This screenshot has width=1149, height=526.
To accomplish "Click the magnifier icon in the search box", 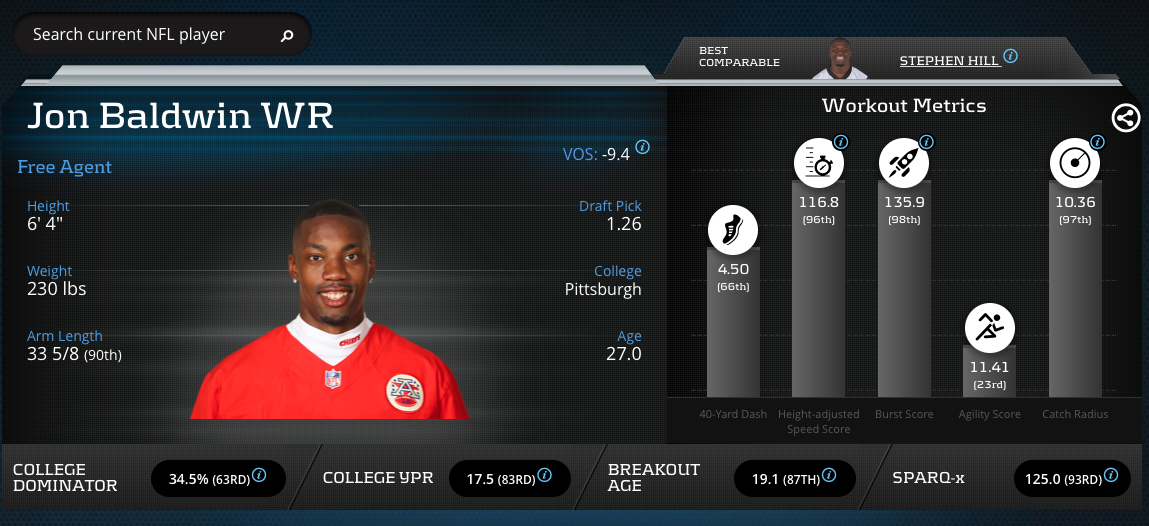I will (x=287, y=36).
